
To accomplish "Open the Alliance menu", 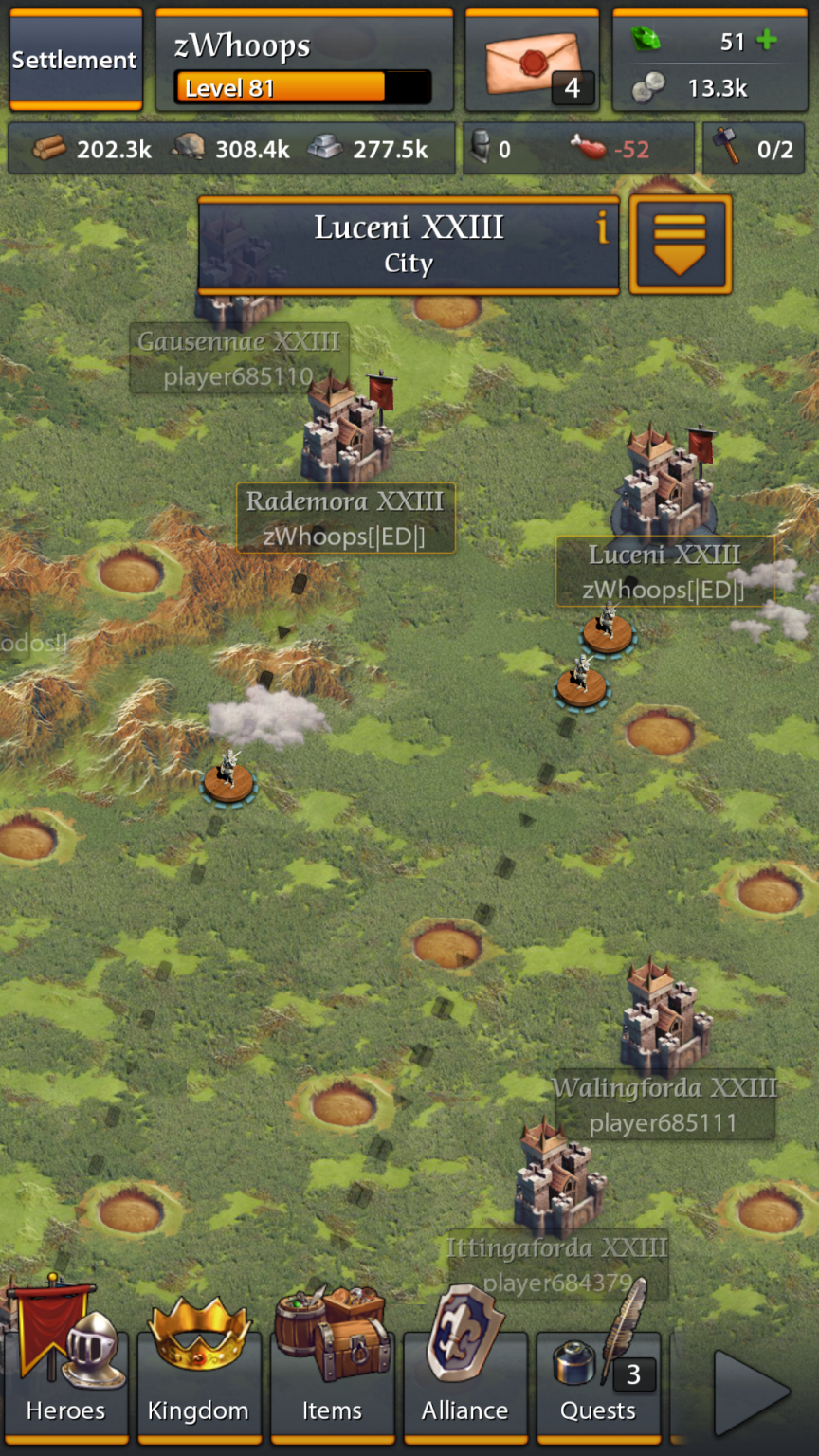I will point(464,1384).
